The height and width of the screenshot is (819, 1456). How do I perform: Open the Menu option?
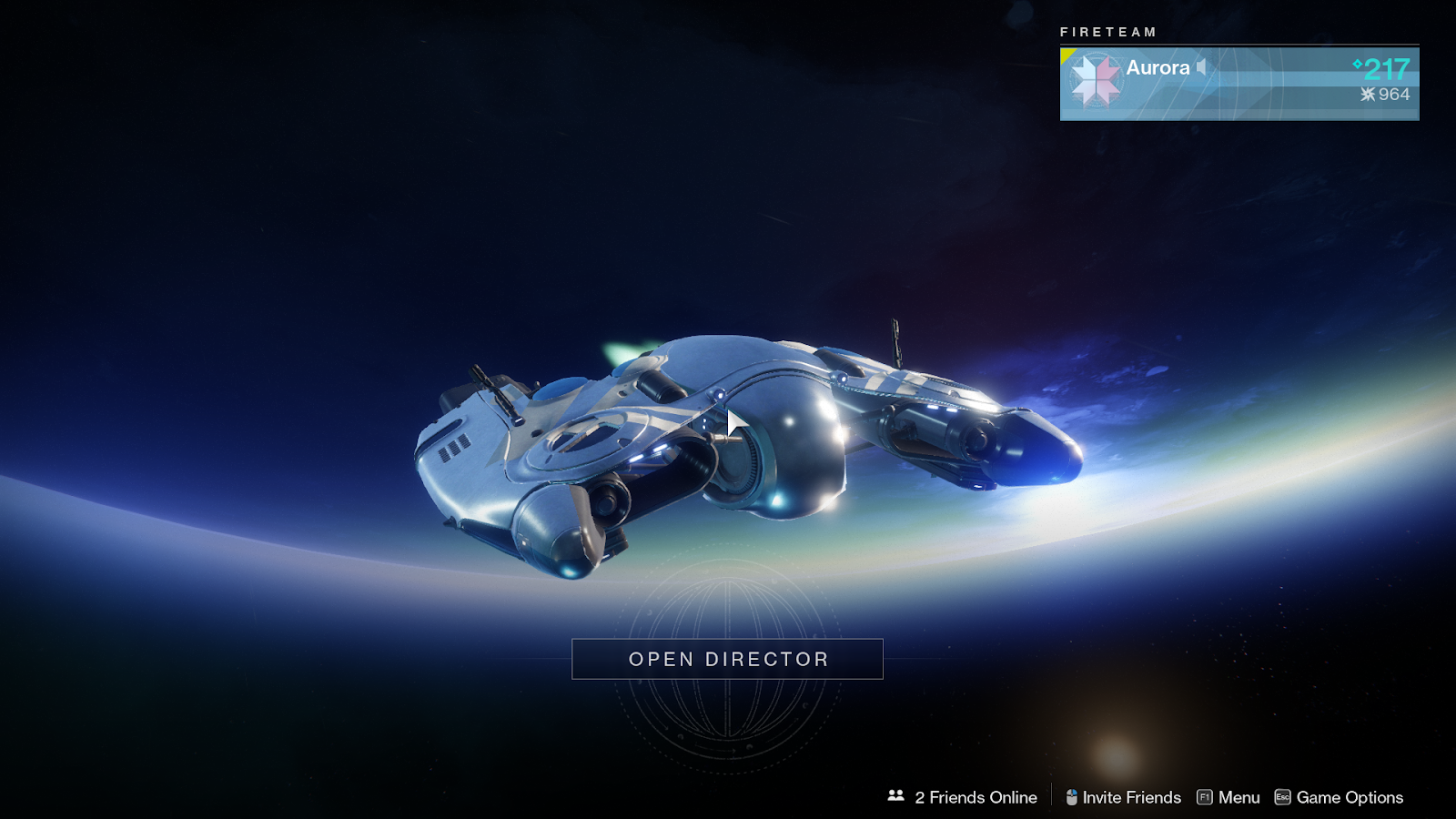(x=1228, y=797)
